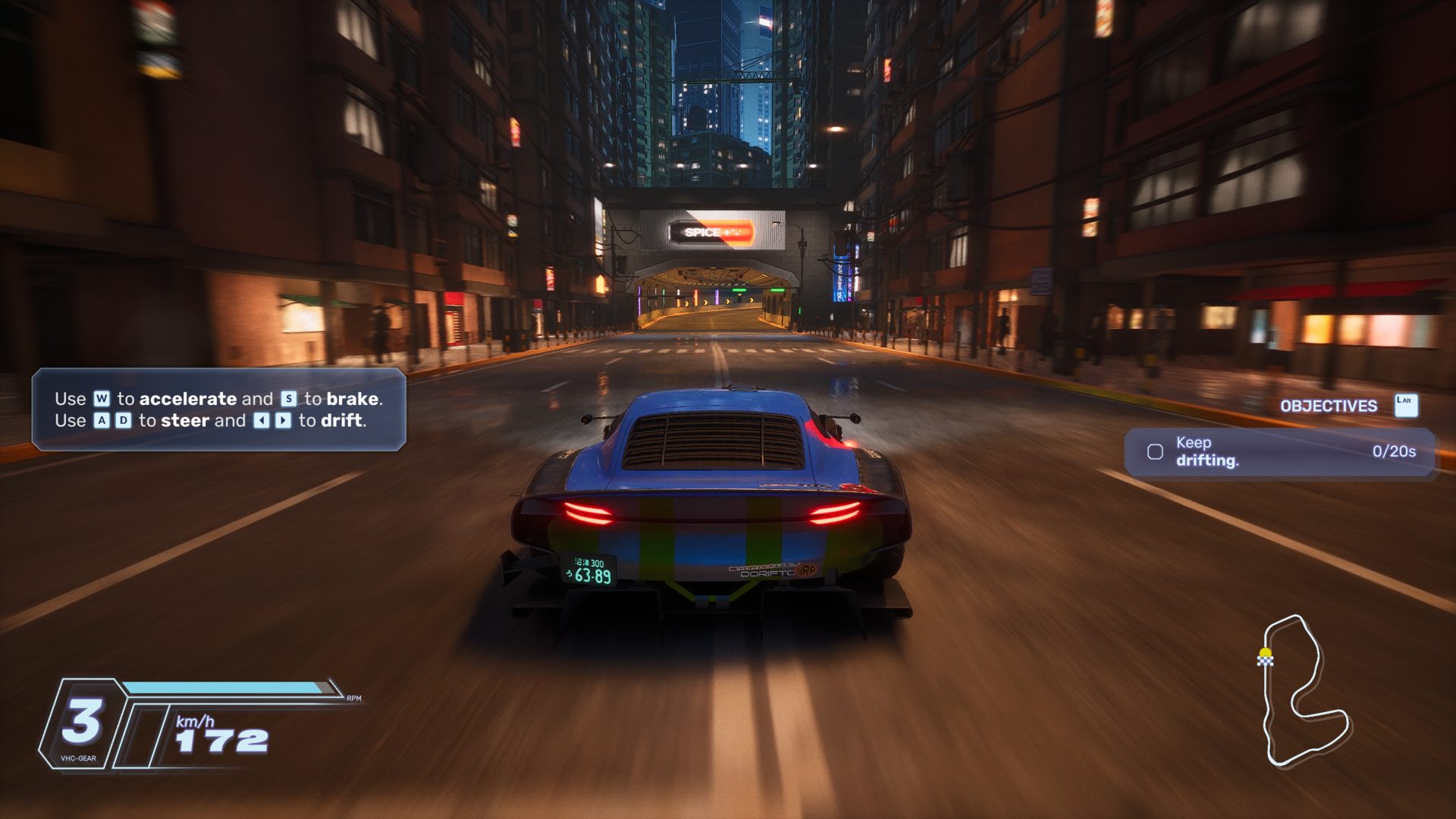Click the track layout minimap
Screen dimensions: 1456x819
1303,690
